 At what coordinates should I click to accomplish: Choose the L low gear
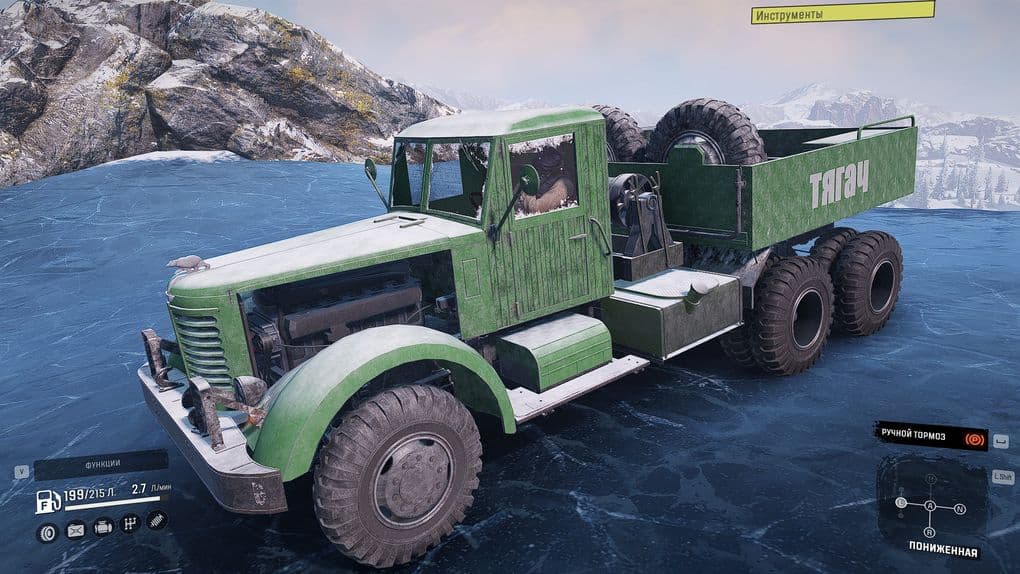coord(901,502)
